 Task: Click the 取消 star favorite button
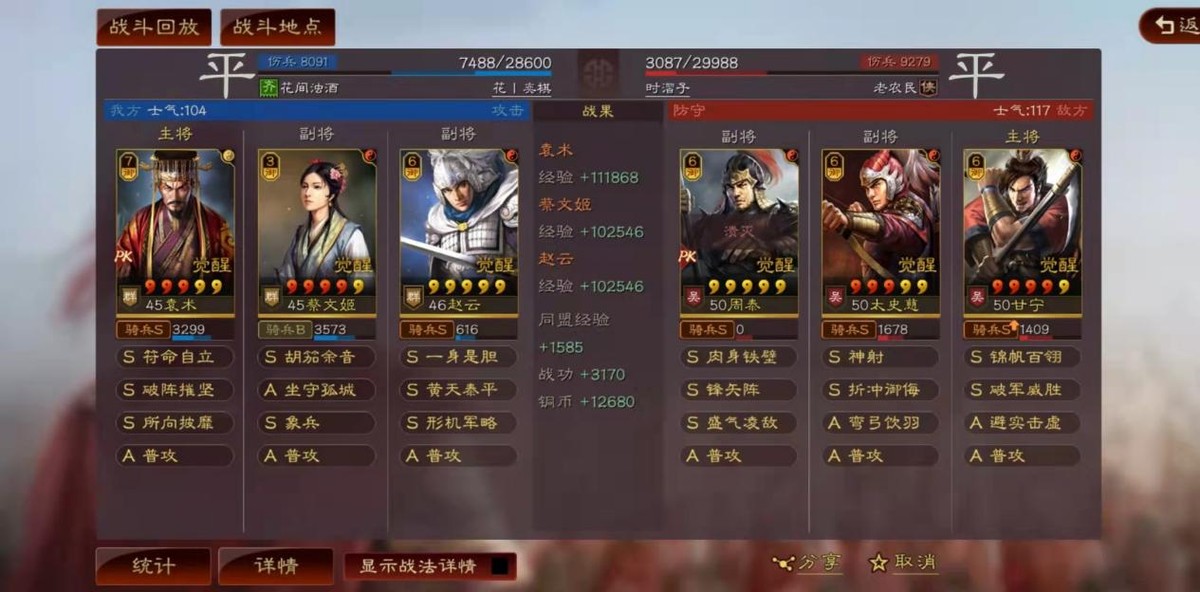[903, 563]
